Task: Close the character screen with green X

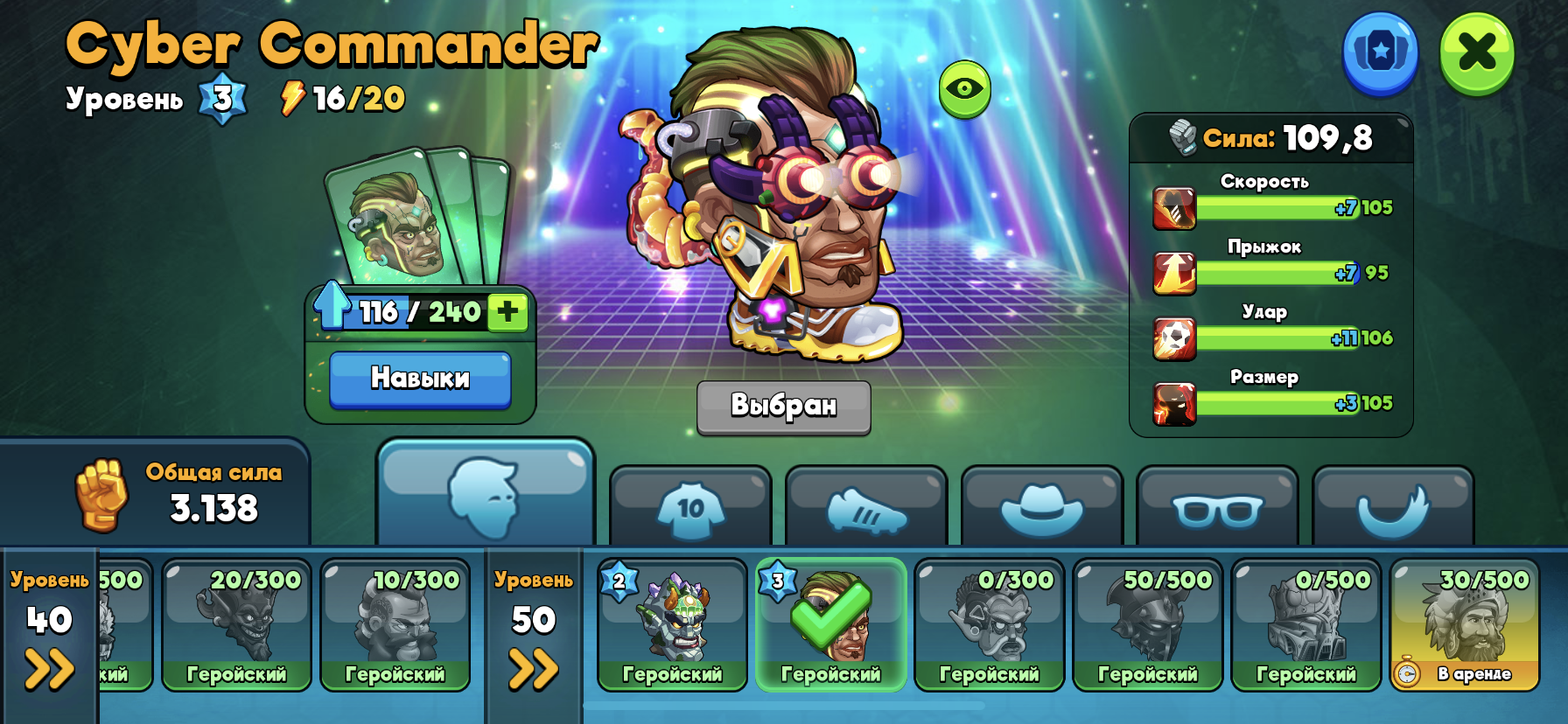Action: 1477,52
